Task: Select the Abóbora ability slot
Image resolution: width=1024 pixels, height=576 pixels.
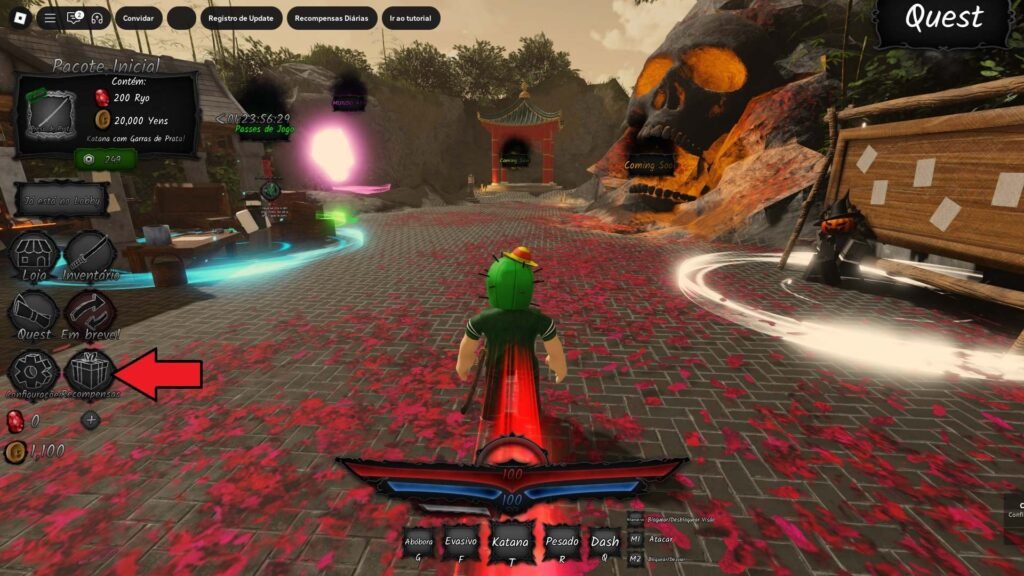Action: click(419, 546)
